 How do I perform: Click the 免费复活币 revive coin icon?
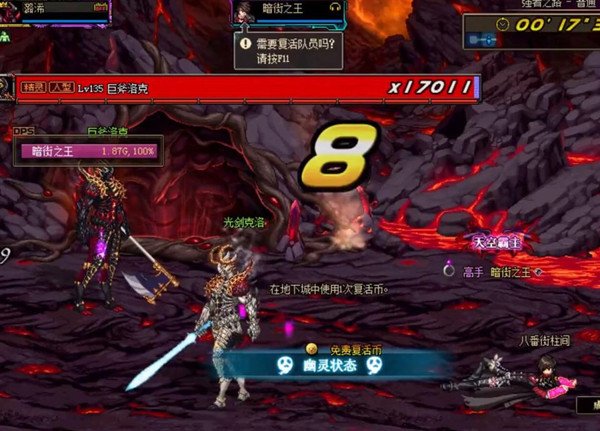click(313, 348)
